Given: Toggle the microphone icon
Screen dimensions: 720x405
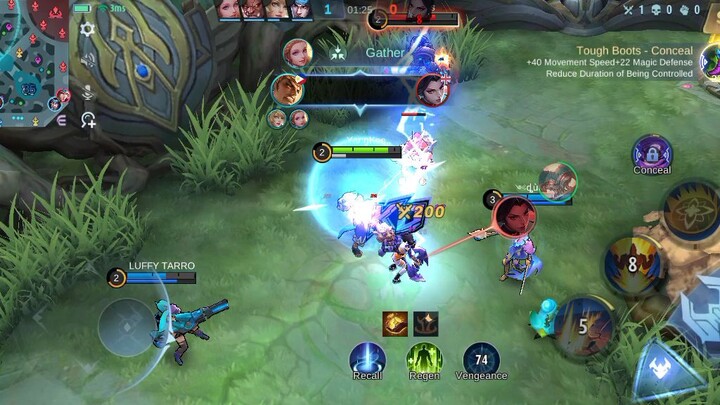Looking at the screenshot, I should click(x=88, y=92).
